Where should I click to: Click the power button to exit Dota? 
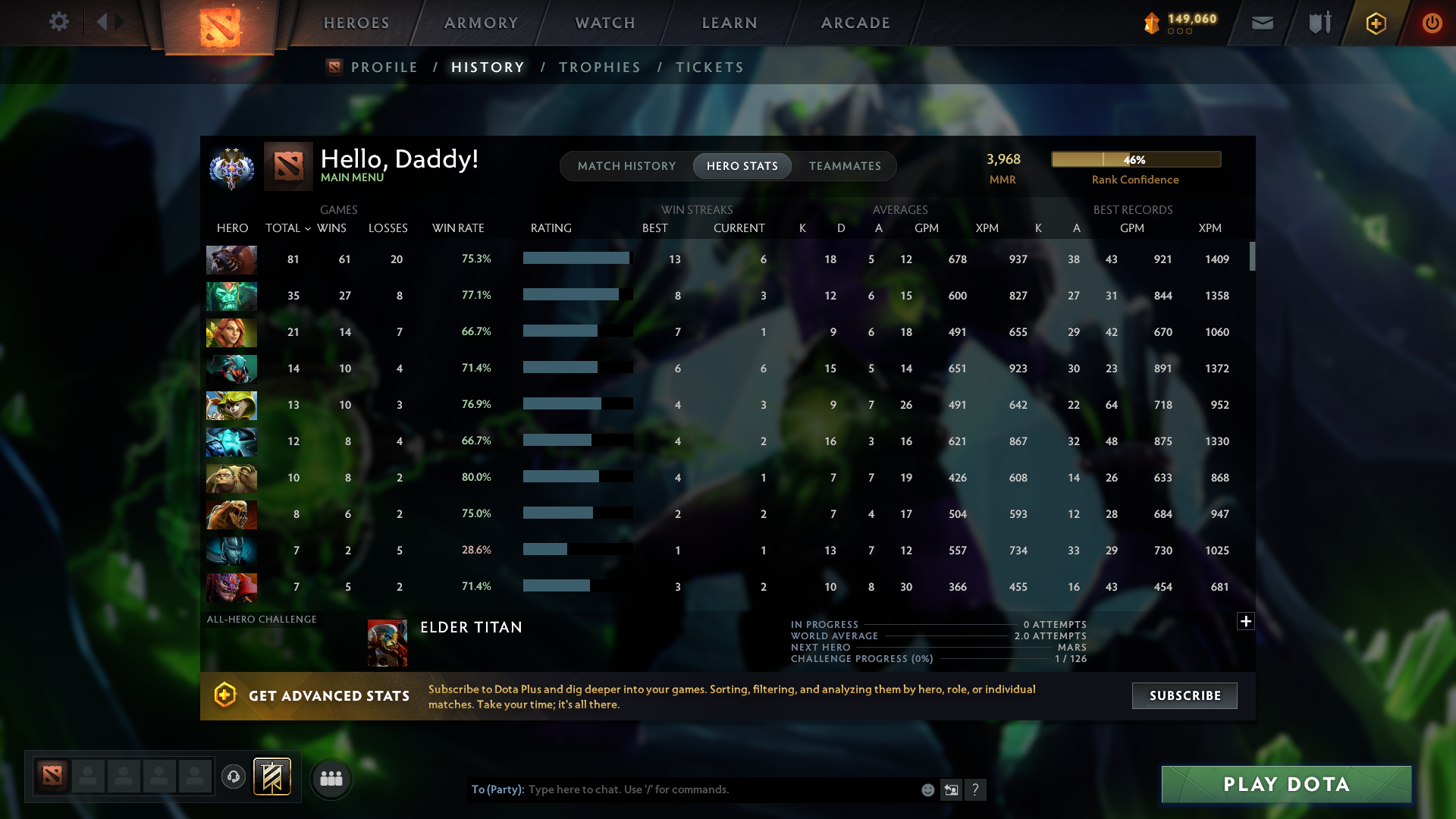click(x=1432, y=23)
